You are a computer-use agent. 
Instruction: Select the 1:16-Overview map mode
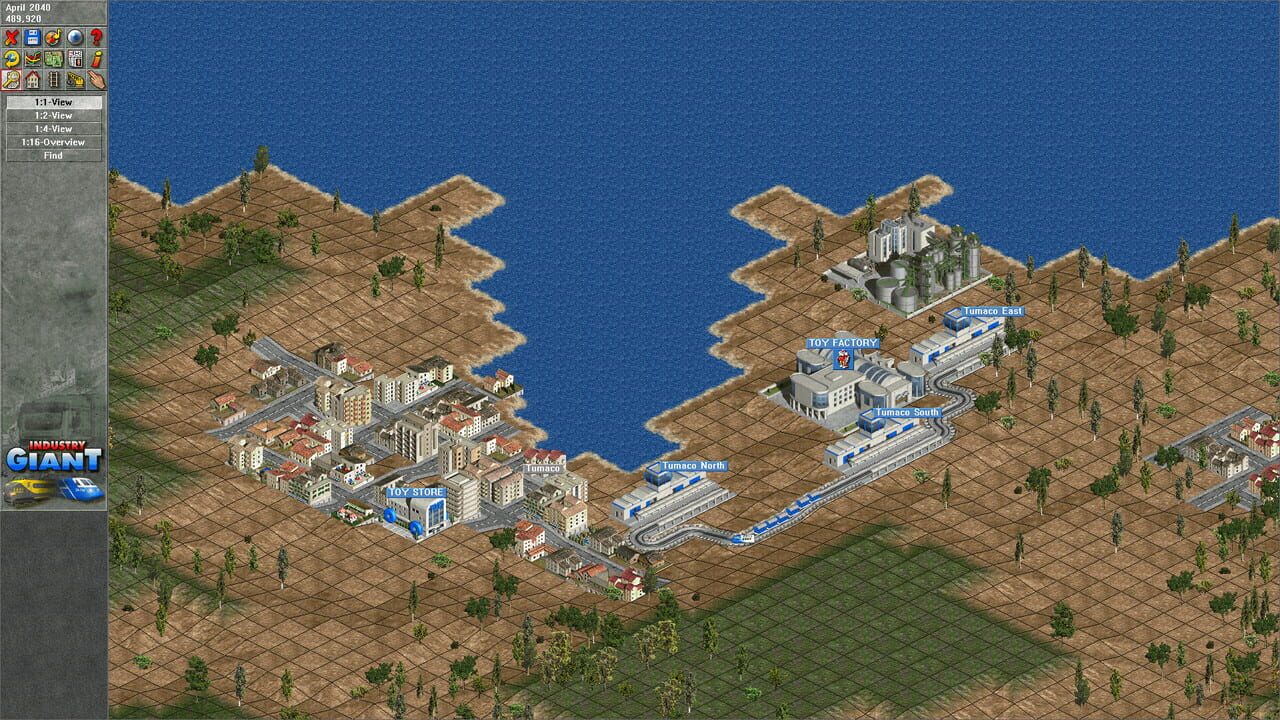coord(54,142)
